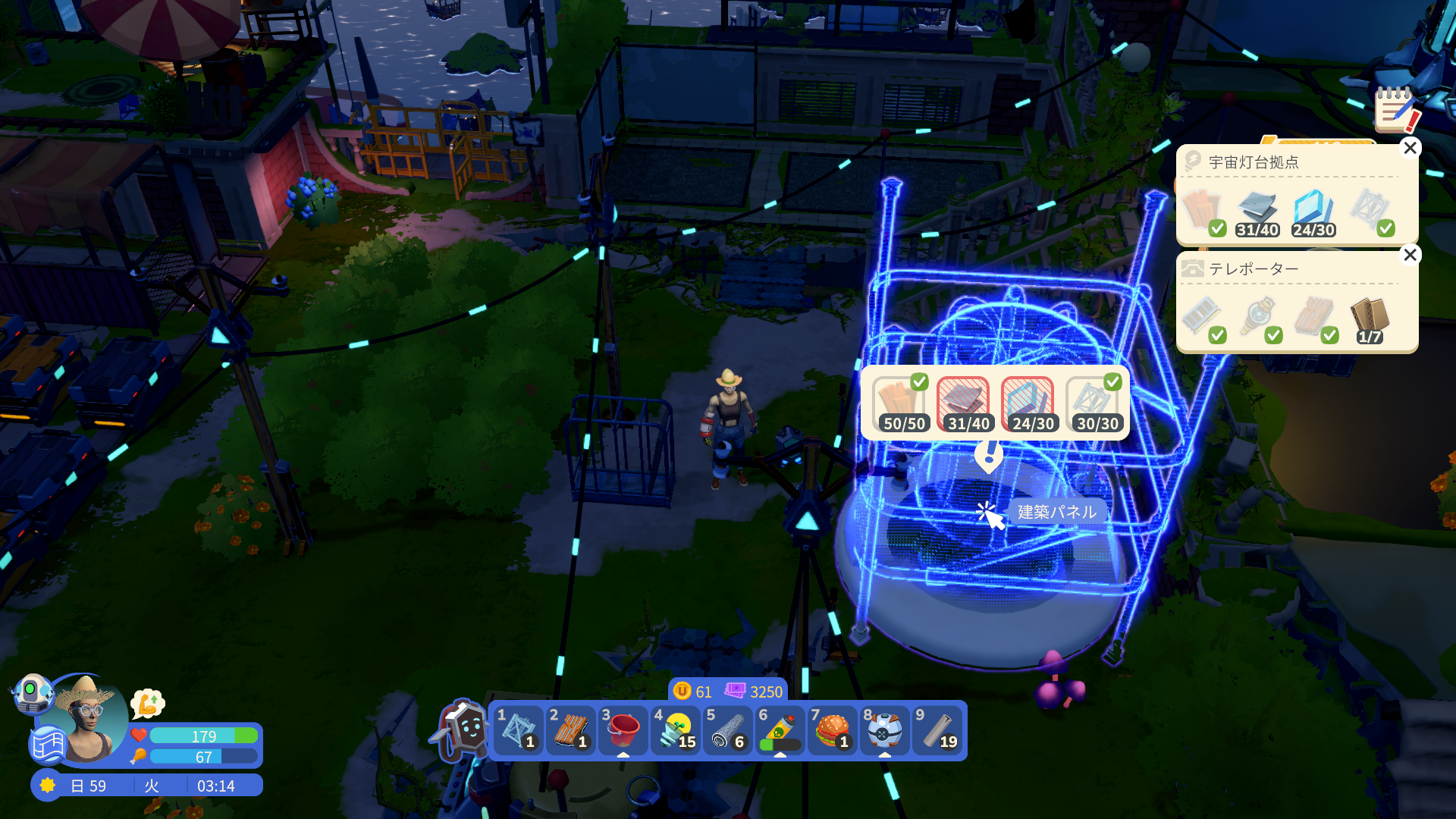Show the strength buff status bubble
The image size is (1456, 819).
pyautogui.click(x=148, y=704)
